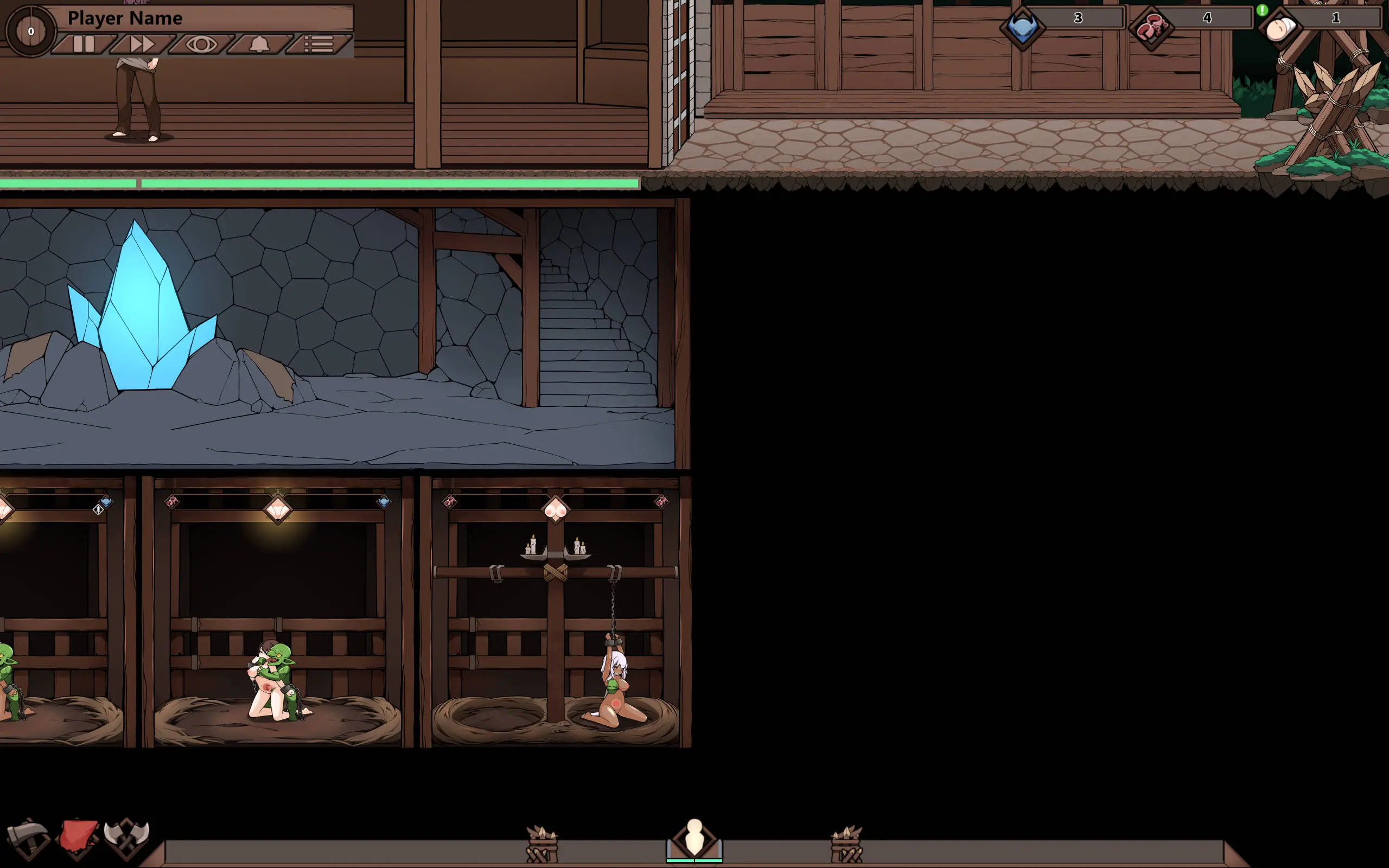Click the white resource icon with green alert
The height and width of the screenshot is (868, 1389).
coord(1279,28)
